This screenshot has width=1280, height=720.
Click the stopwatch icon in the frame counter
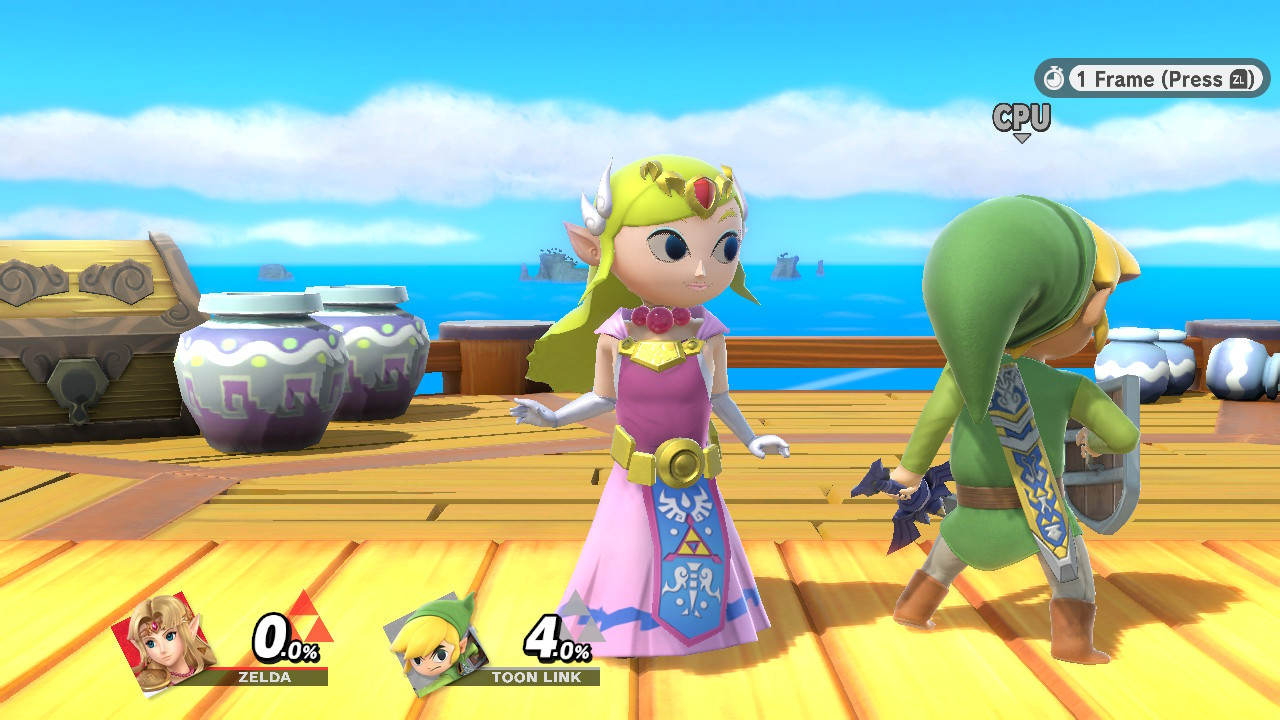coord(1055,78)
